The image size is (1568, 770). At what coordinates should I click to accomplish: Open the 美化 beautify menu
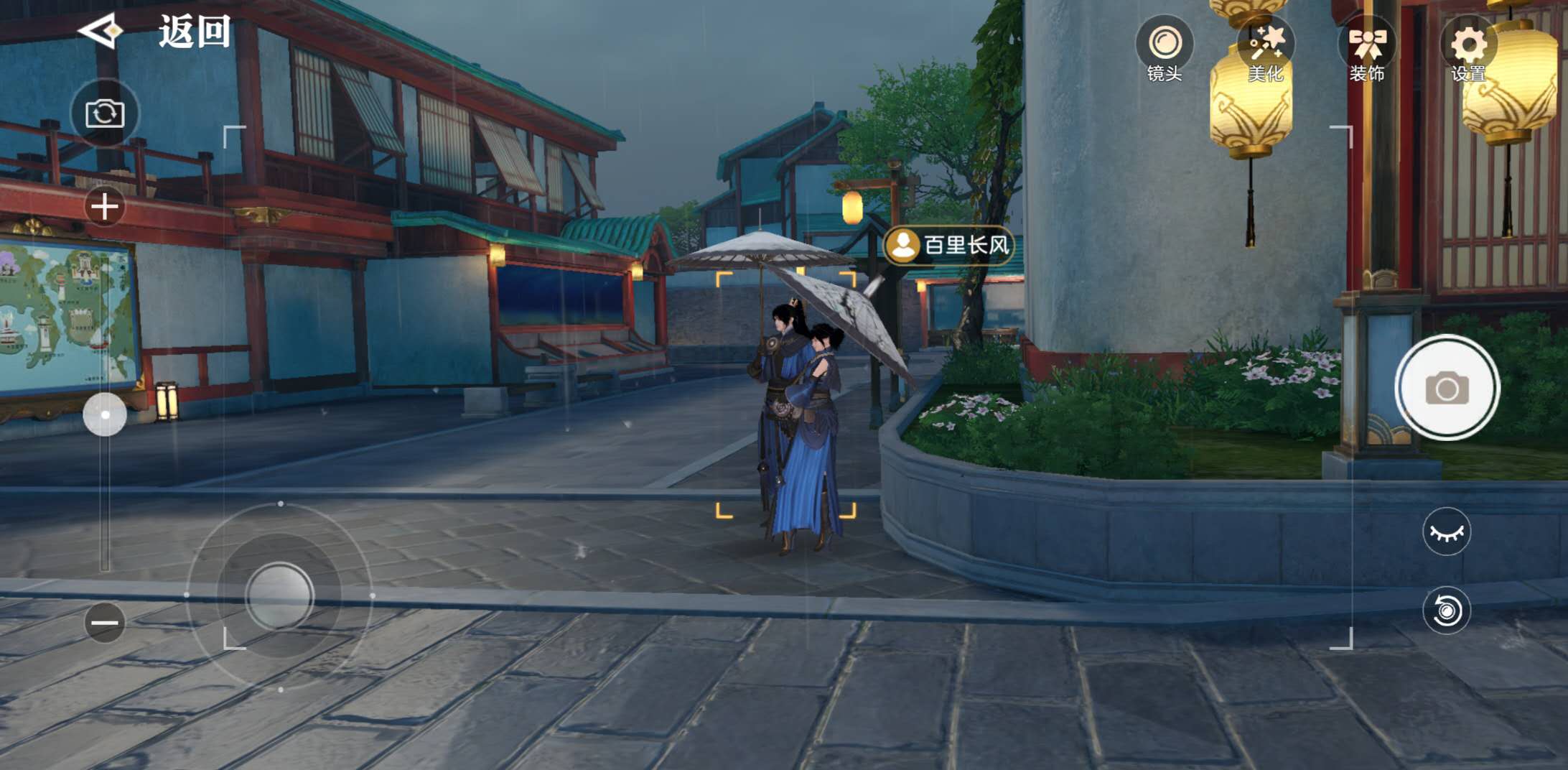1266,50
